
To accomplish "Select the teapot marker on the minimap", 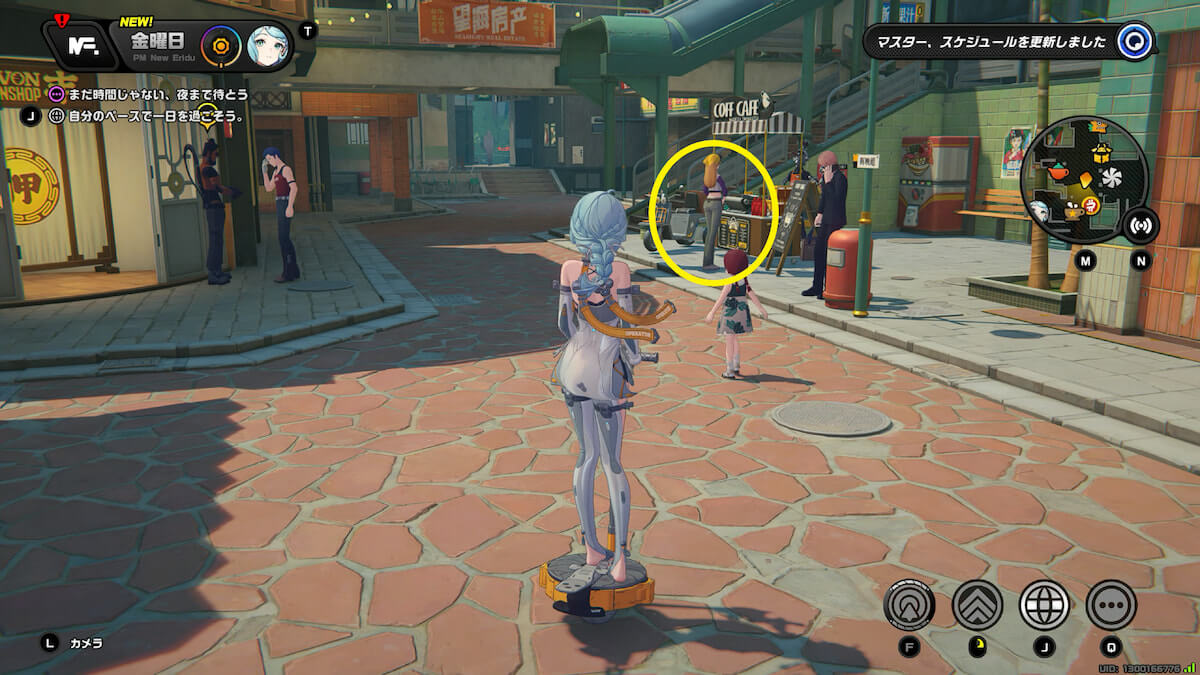I will coord(1059,174).
